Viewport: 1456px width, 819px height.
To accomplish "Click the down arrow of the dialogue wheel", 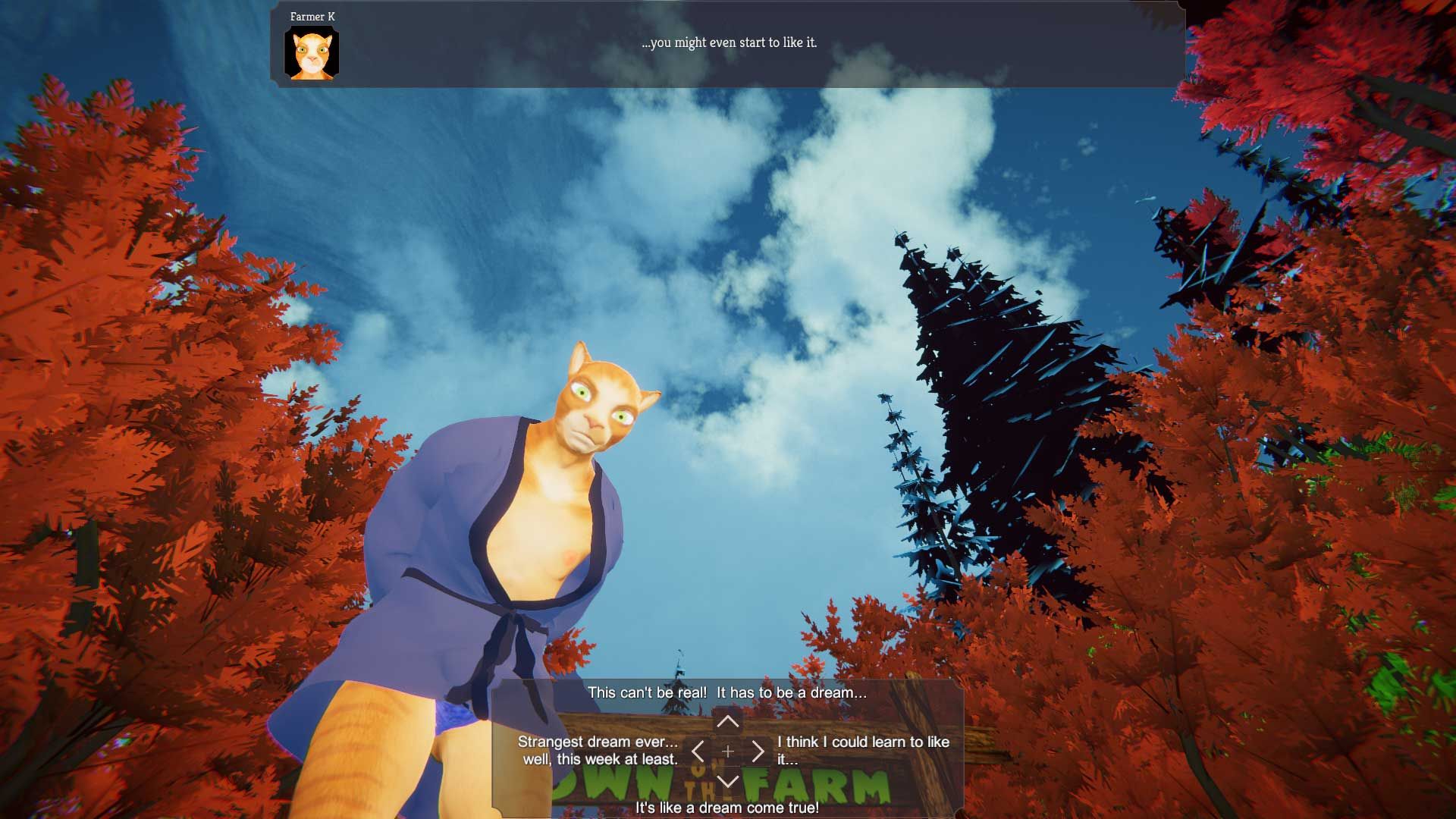I will [727, 781].
